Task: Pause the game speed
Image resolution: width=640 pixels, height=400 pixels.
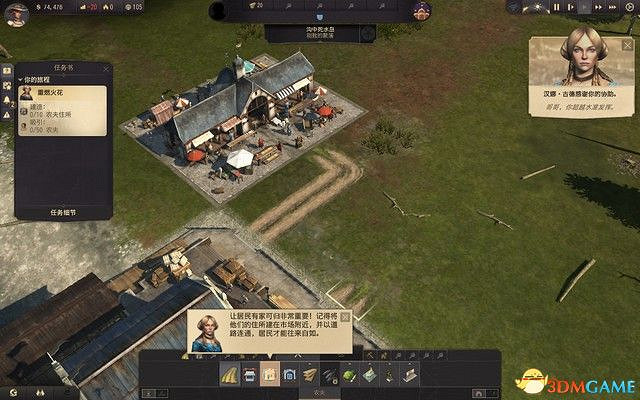Action: [x=558, y=7]
